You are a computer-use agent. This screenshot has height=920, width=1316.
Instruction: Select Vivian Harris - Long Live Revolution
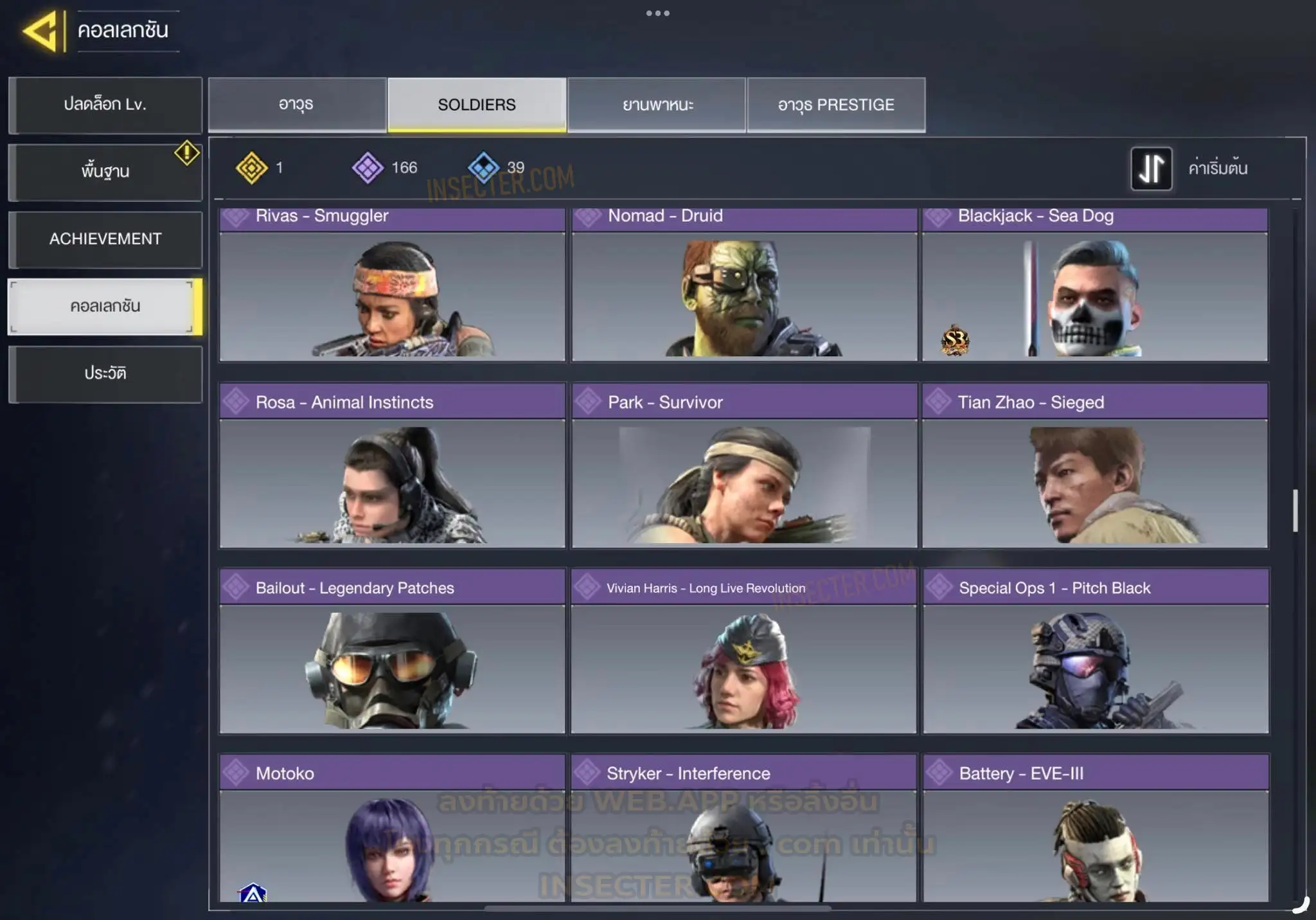pyautogui.click(x=744, y=651)
